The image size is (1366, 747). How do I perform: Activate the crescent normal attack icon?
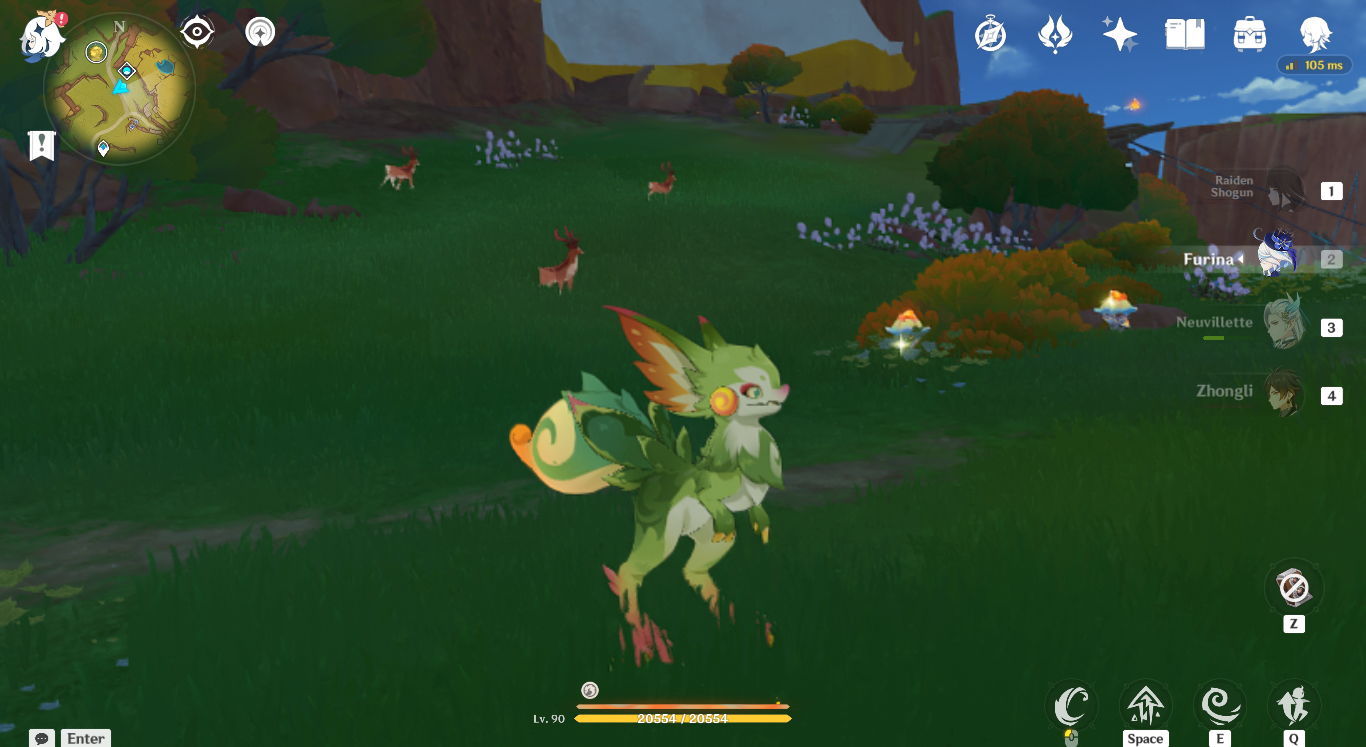[1071, 707]
